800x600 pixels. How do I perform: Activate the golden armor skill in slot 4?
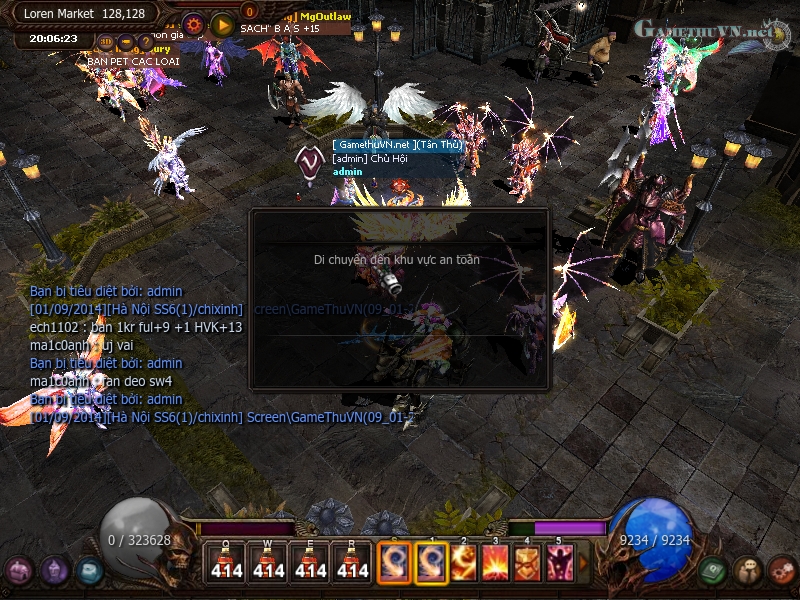527,562
